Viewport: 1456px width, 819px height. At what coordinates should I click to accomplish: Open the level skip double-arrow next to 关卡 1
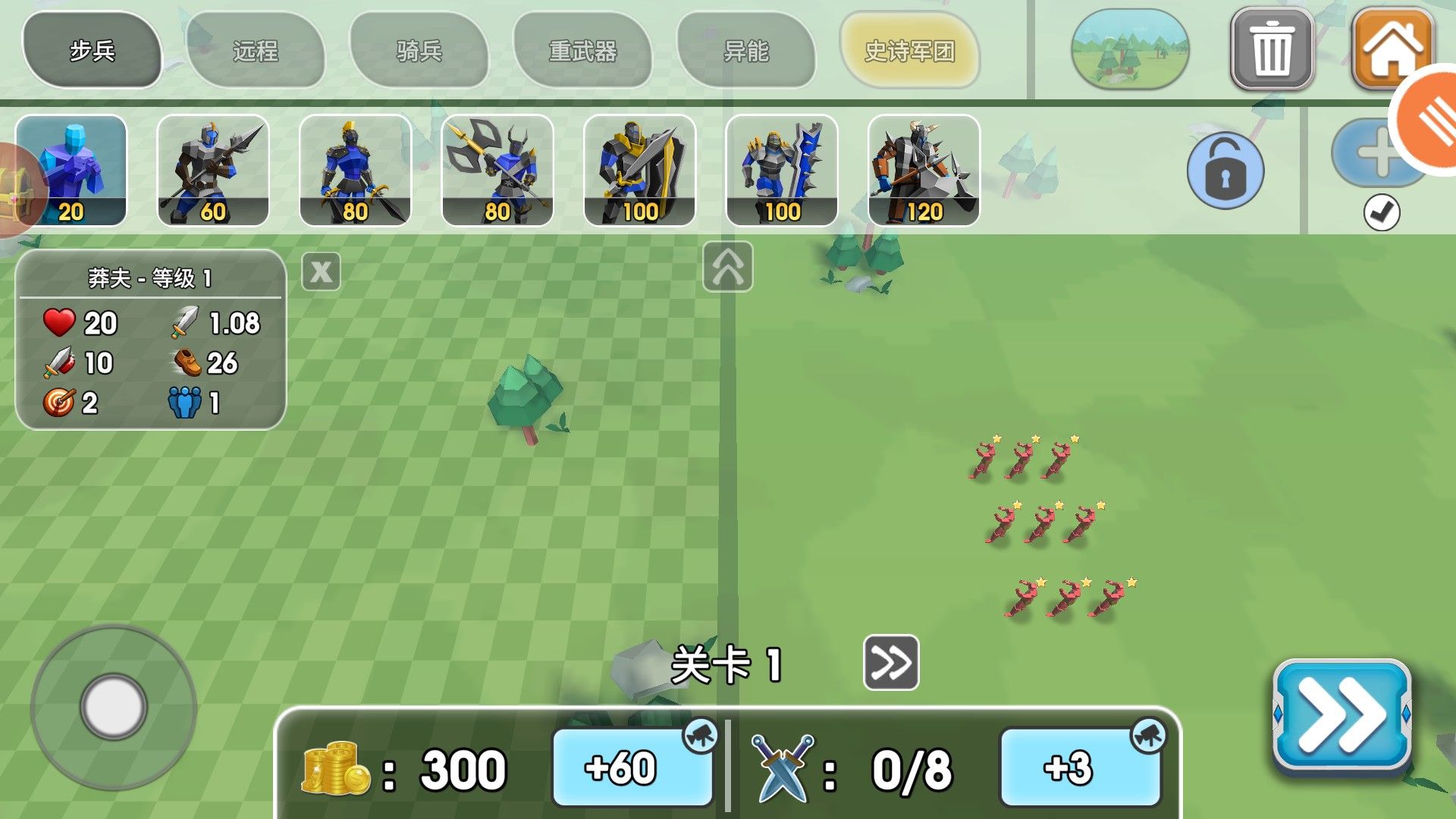[x=891, y=663]
